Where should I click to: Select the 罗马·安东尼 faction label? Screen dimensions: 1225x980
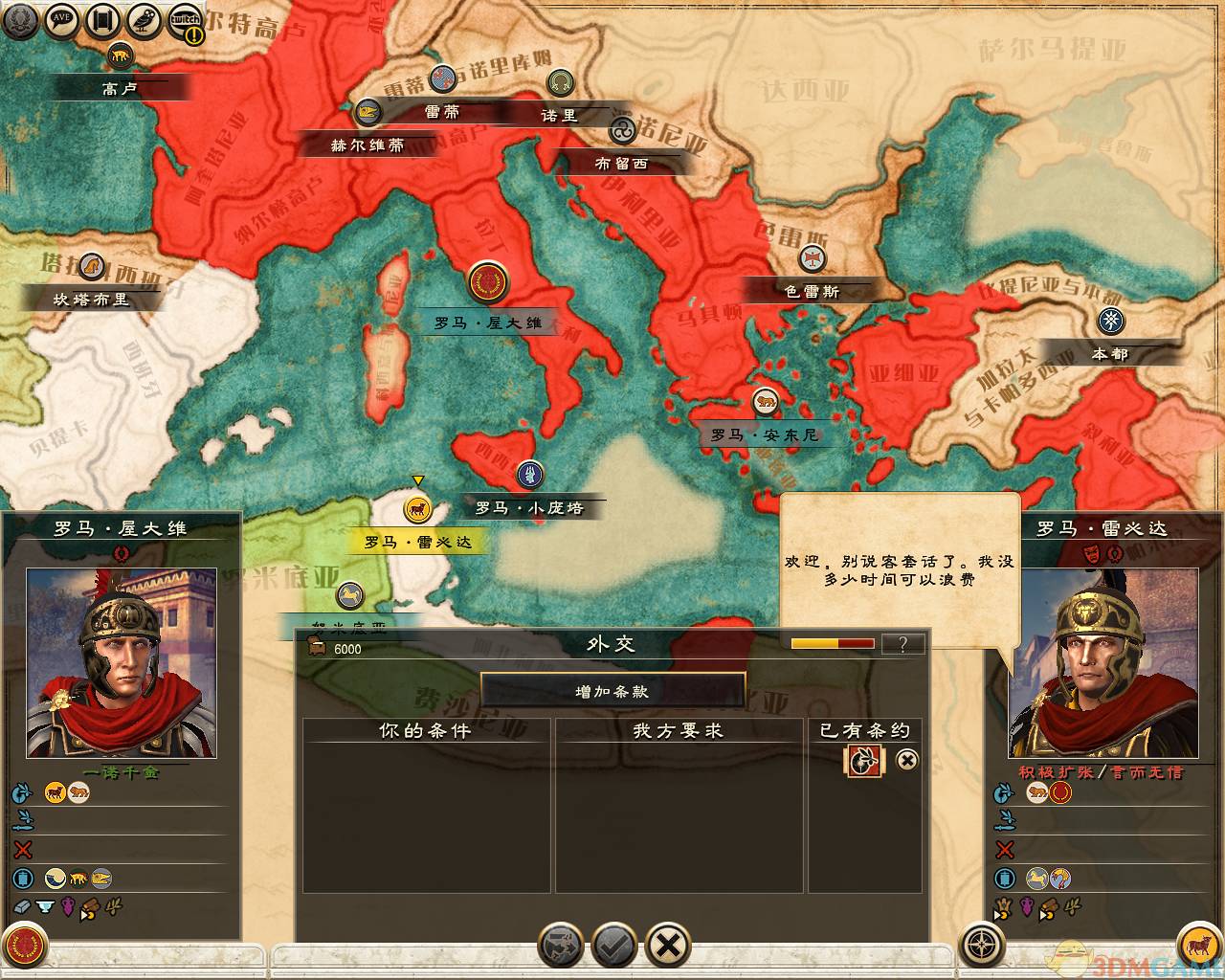click(x=764, y=434)
